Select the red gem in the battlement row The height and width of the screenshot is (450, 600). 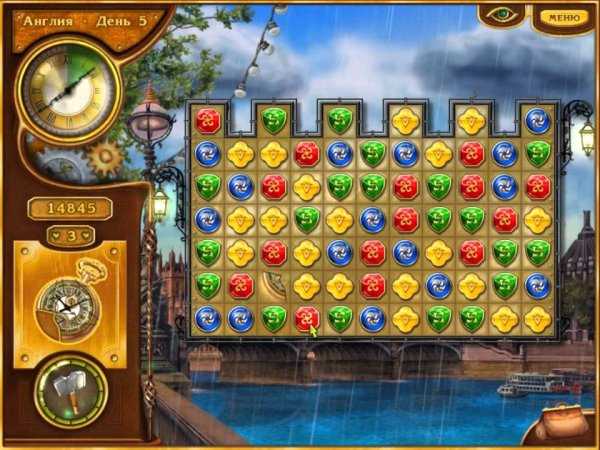point(208,121)
